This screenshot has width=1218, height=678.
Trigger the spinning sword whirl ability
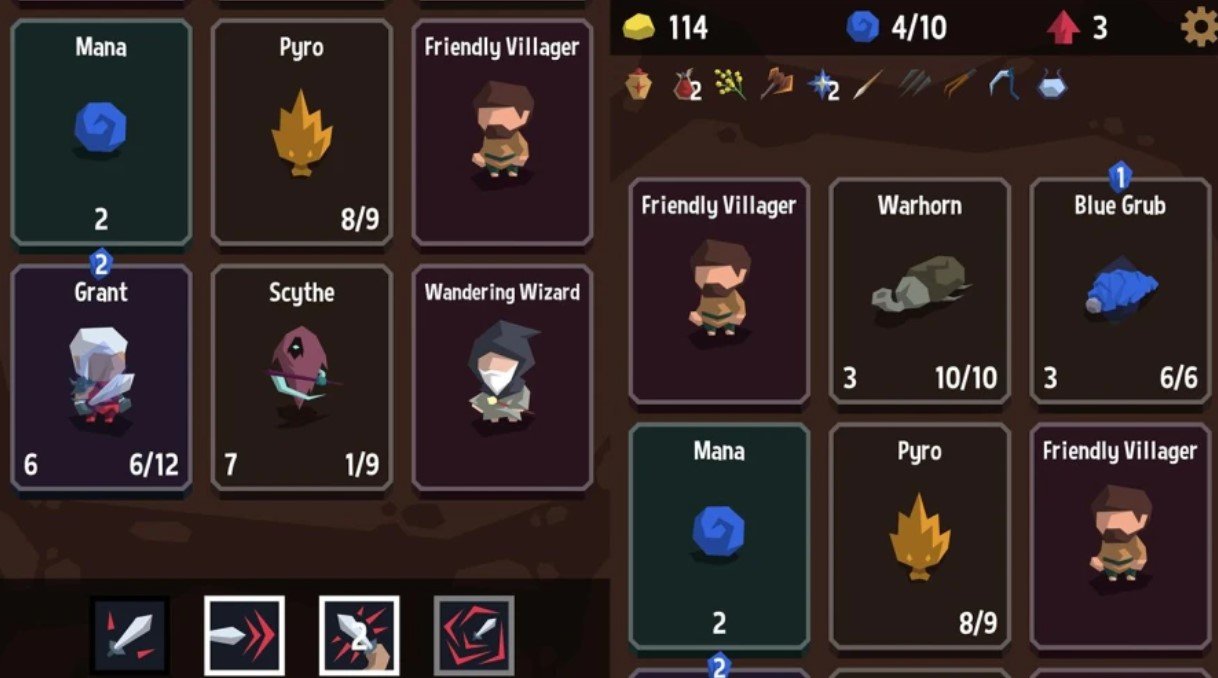(473, 635)
